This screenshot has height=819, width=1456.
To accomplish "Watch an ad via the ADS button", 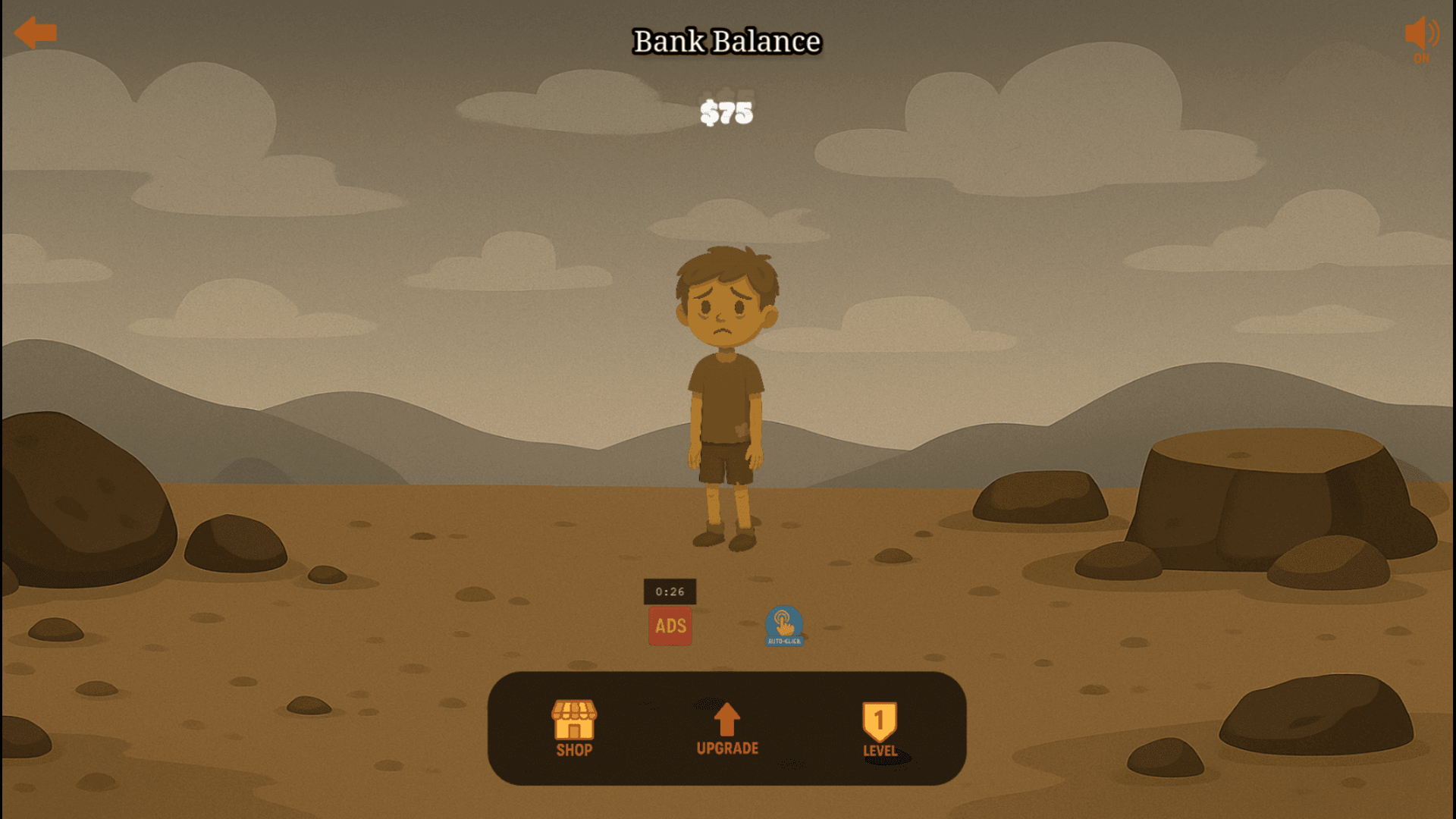I will (670, 626).
